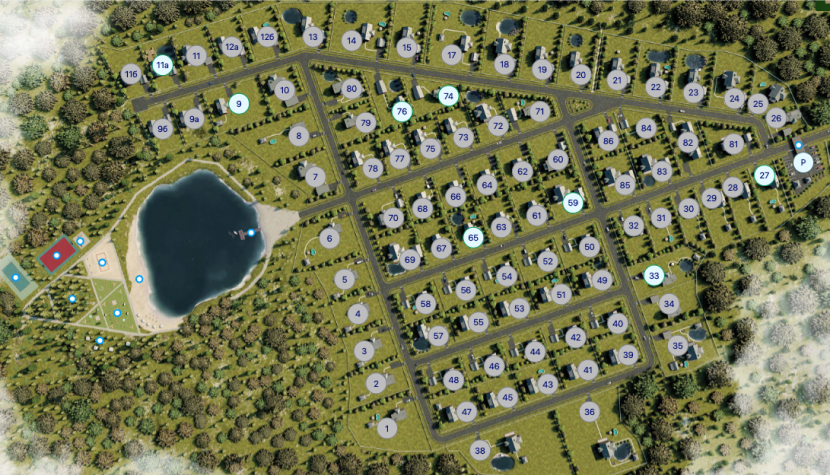Select plot marker 126
830x475 pixels.
point(266,38)
